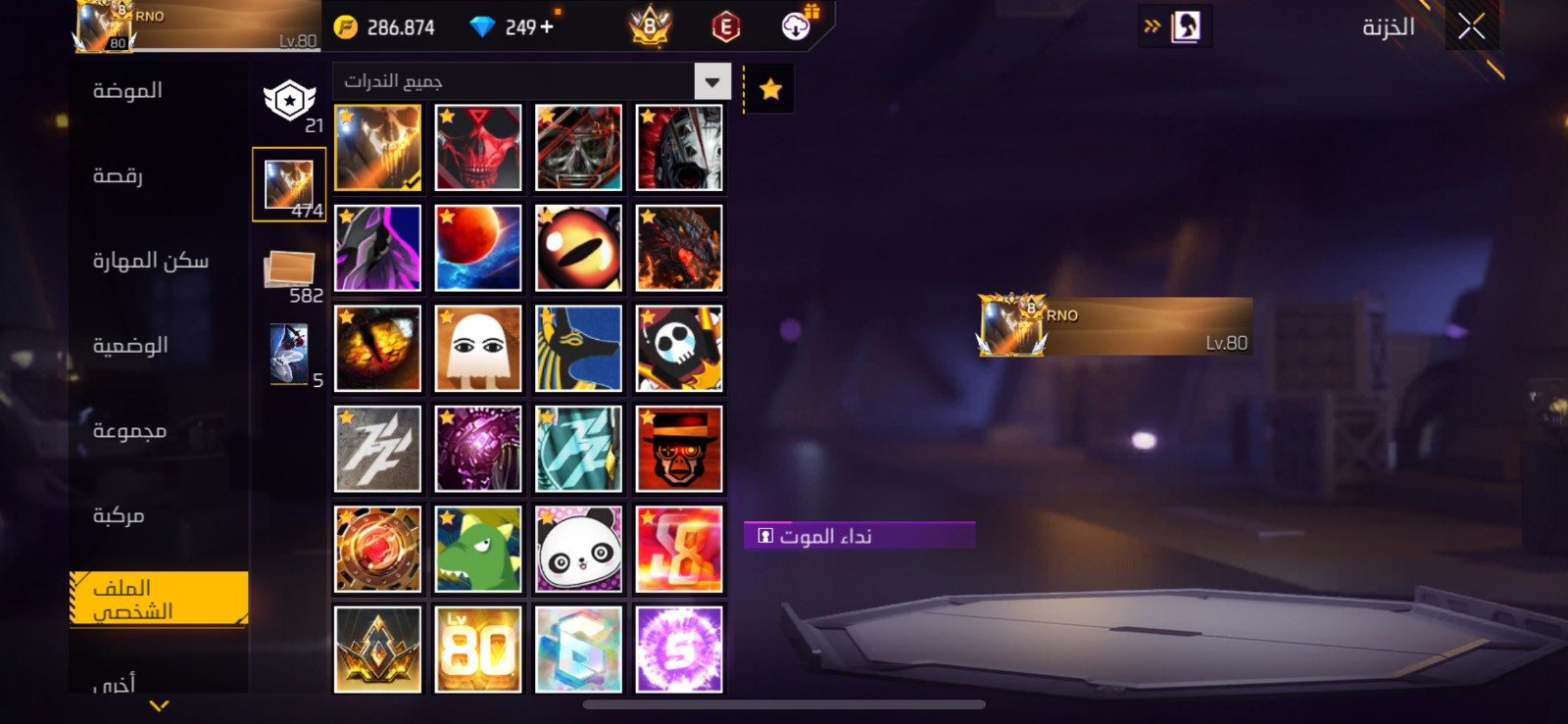Open the الموضة fashion category
Viewport: 1568px width, 724px height.
coord(127,91)
